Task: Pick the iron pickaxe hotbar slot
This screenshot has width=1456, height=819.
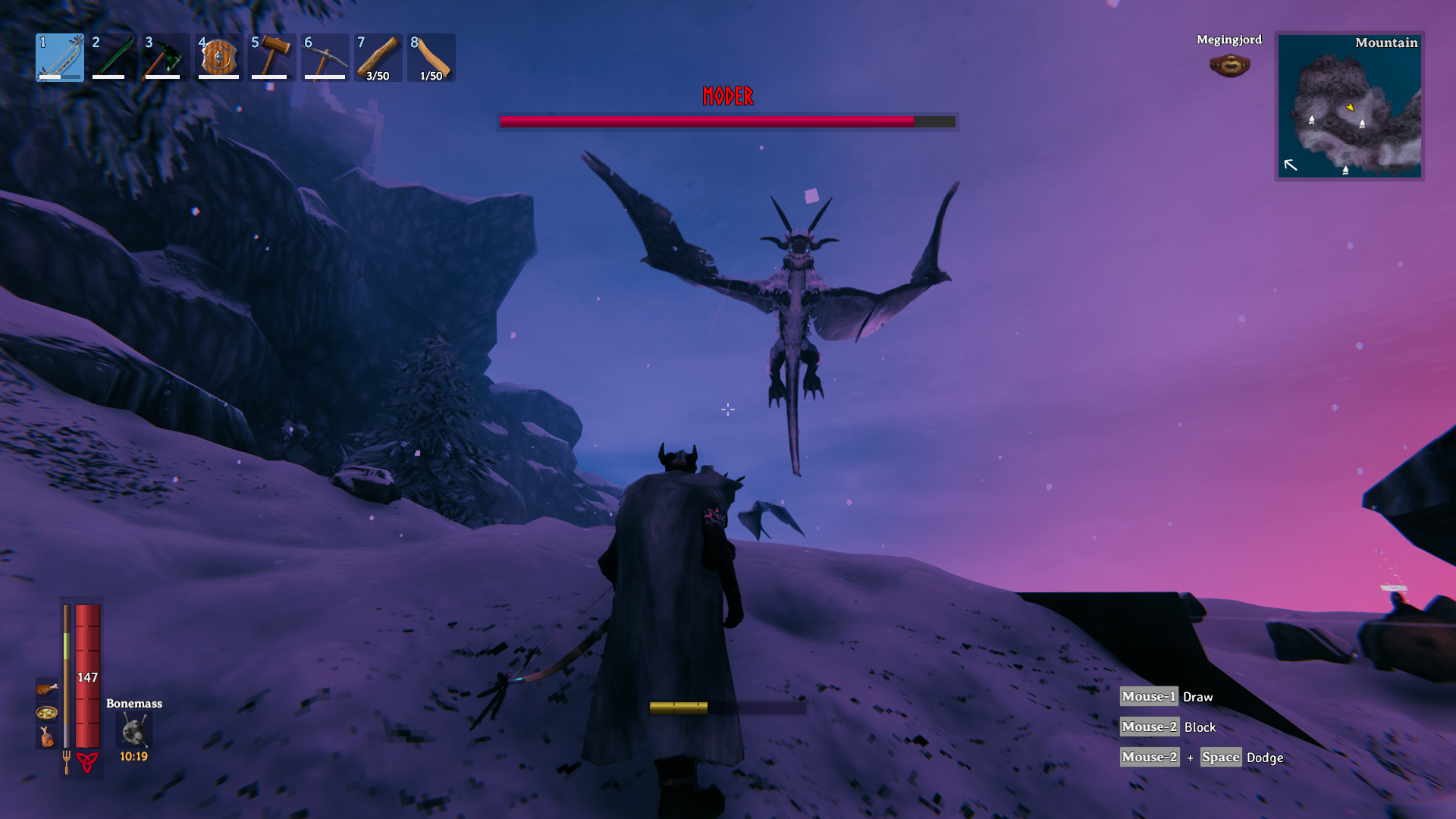Action: click(x=325, y=58)
